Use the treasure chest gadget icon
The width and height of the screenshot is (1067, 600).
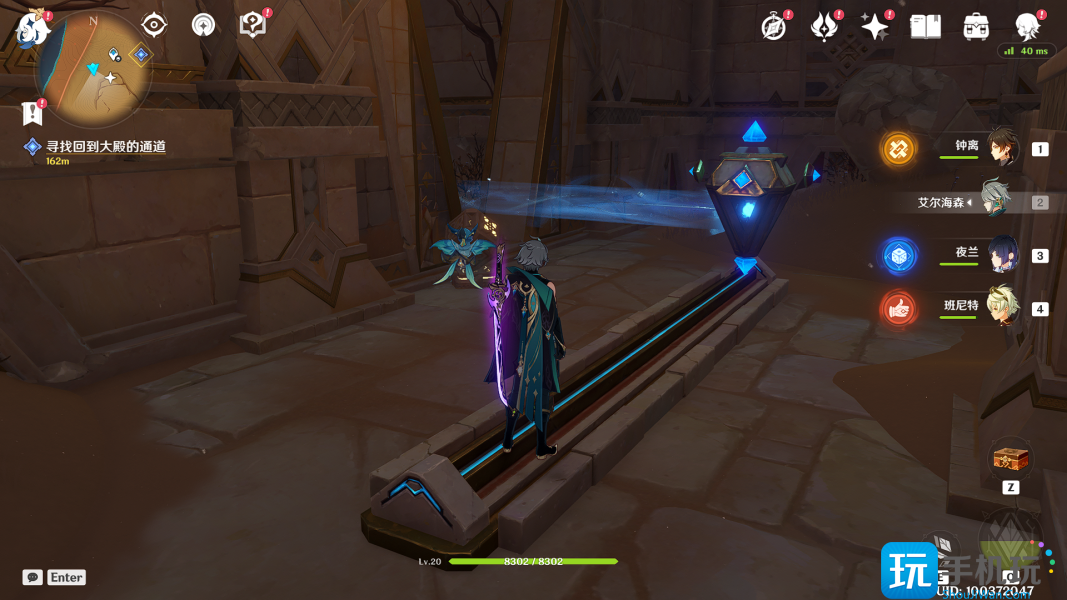click(x=1010, y=460)
